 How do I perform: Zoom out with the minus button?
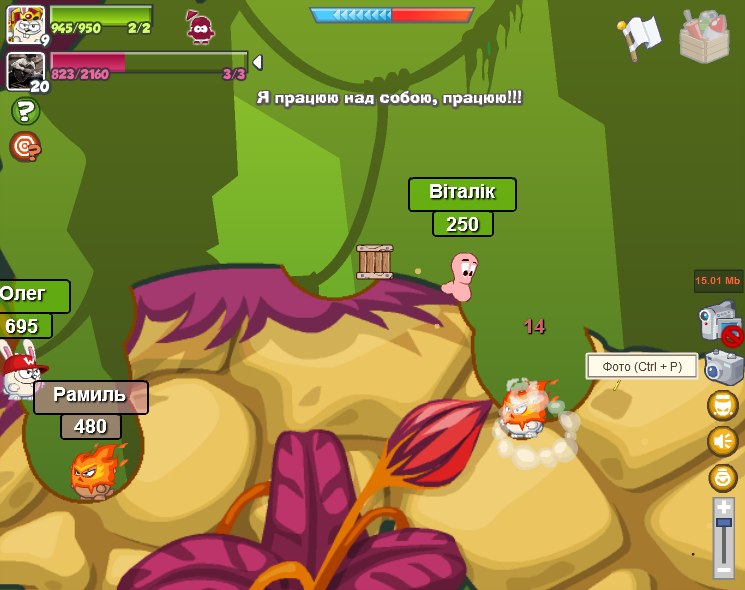coord(724,569)
